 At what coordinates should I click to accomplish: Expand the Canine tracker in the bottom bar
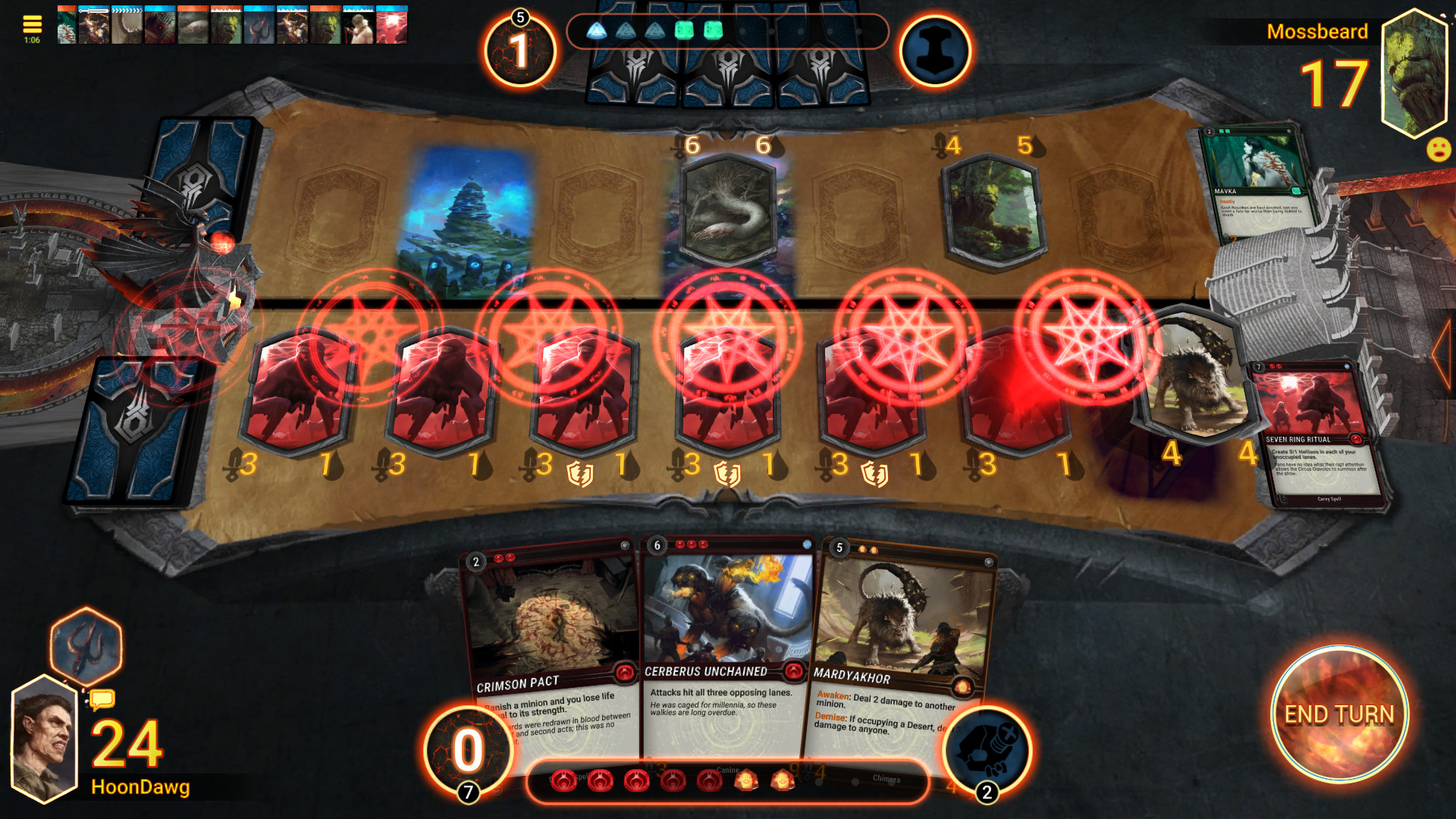pyautogui.click(x=728, y=770)
